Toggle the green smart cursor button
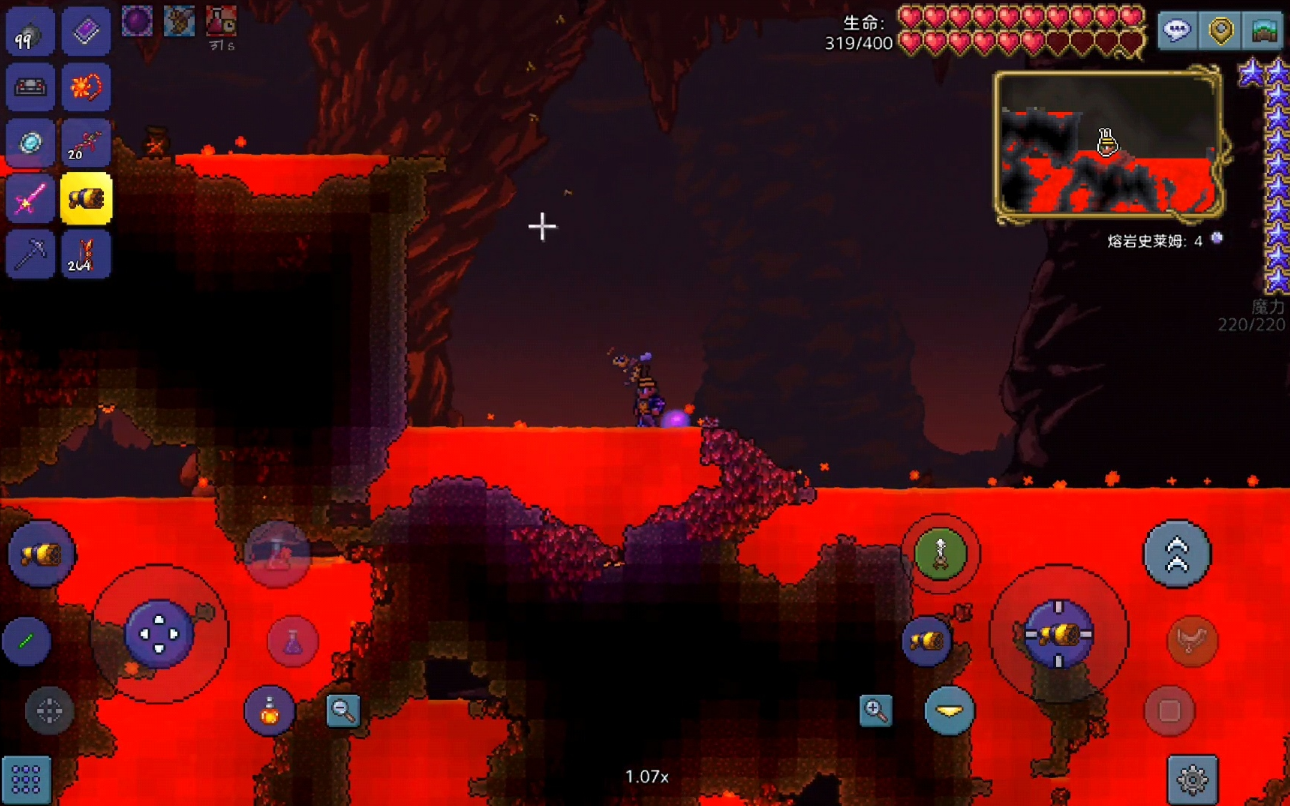 click(x=27, y=641)
